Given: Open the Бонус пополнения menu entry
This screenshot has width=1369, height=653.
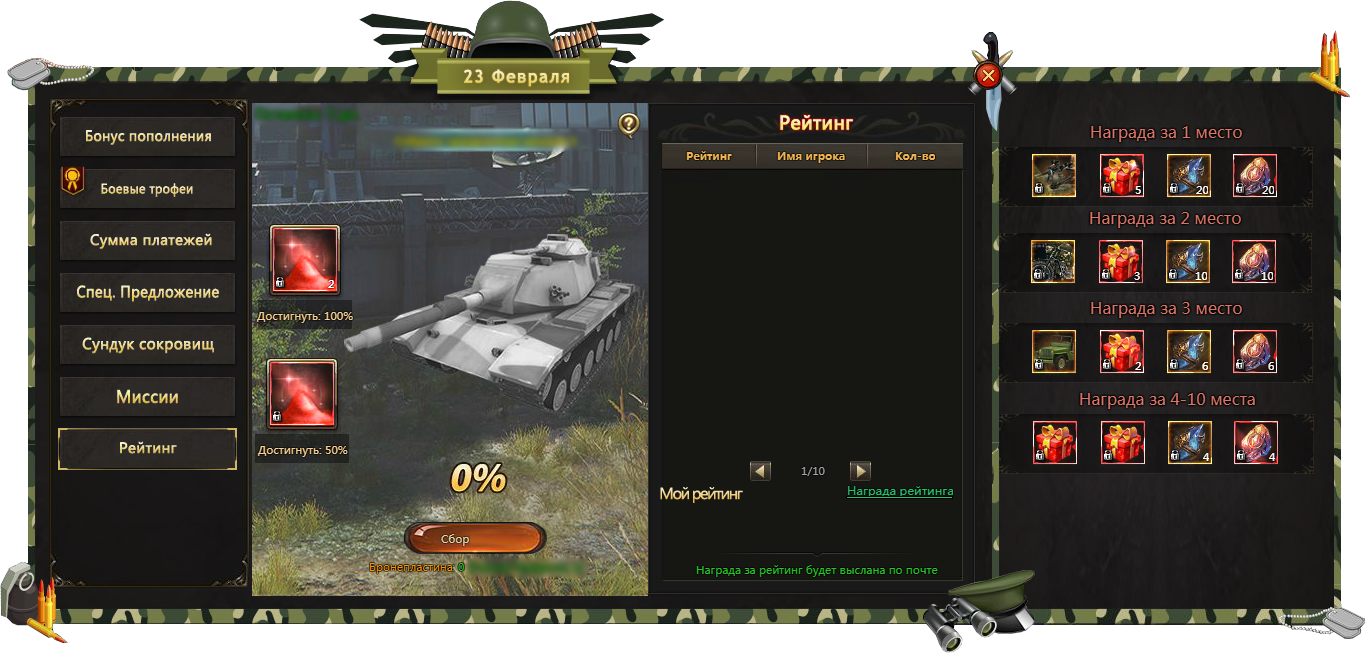Looking at the screenshot, I should [147, 136].
